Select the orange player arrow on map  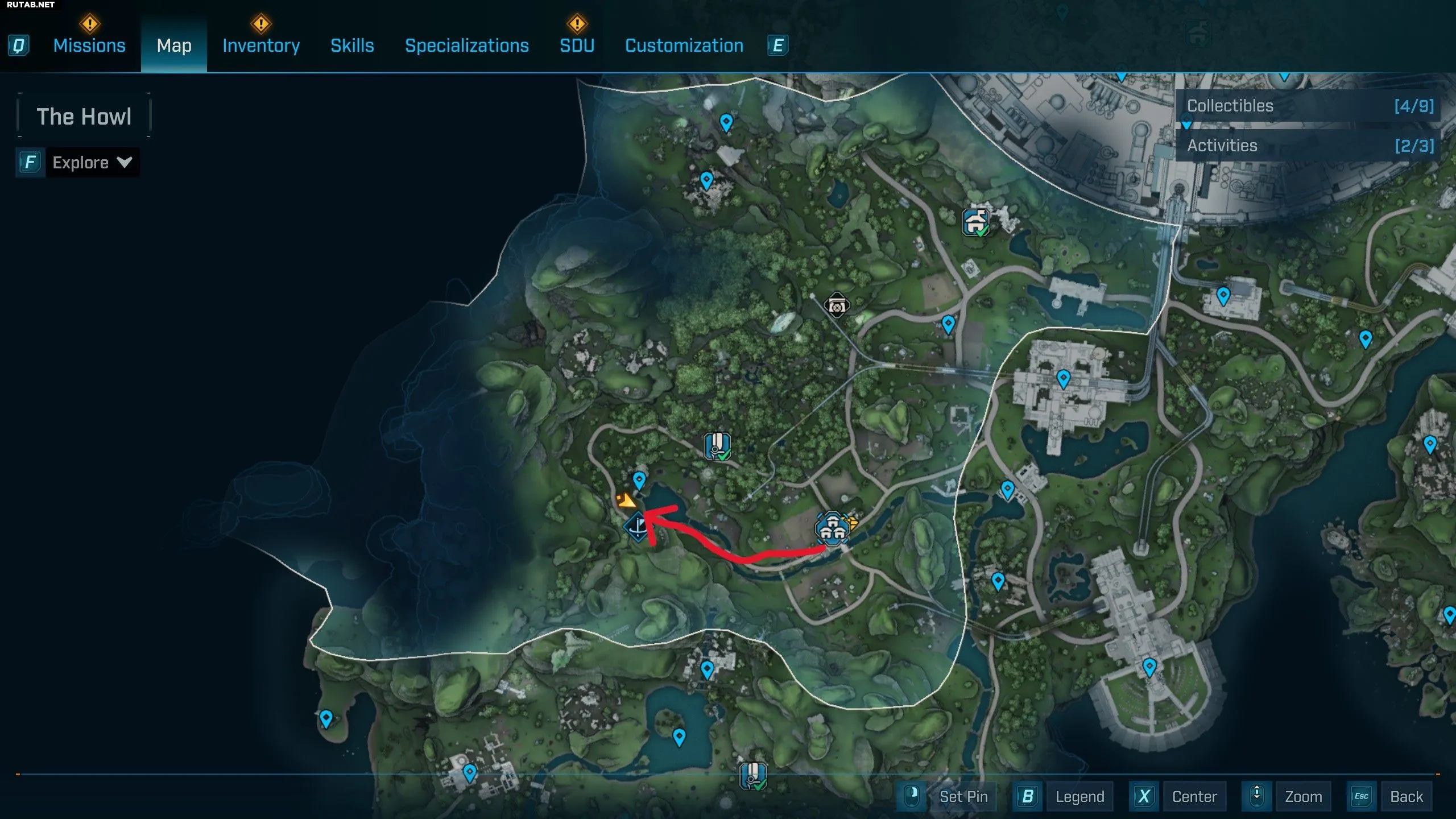point(626,501)
